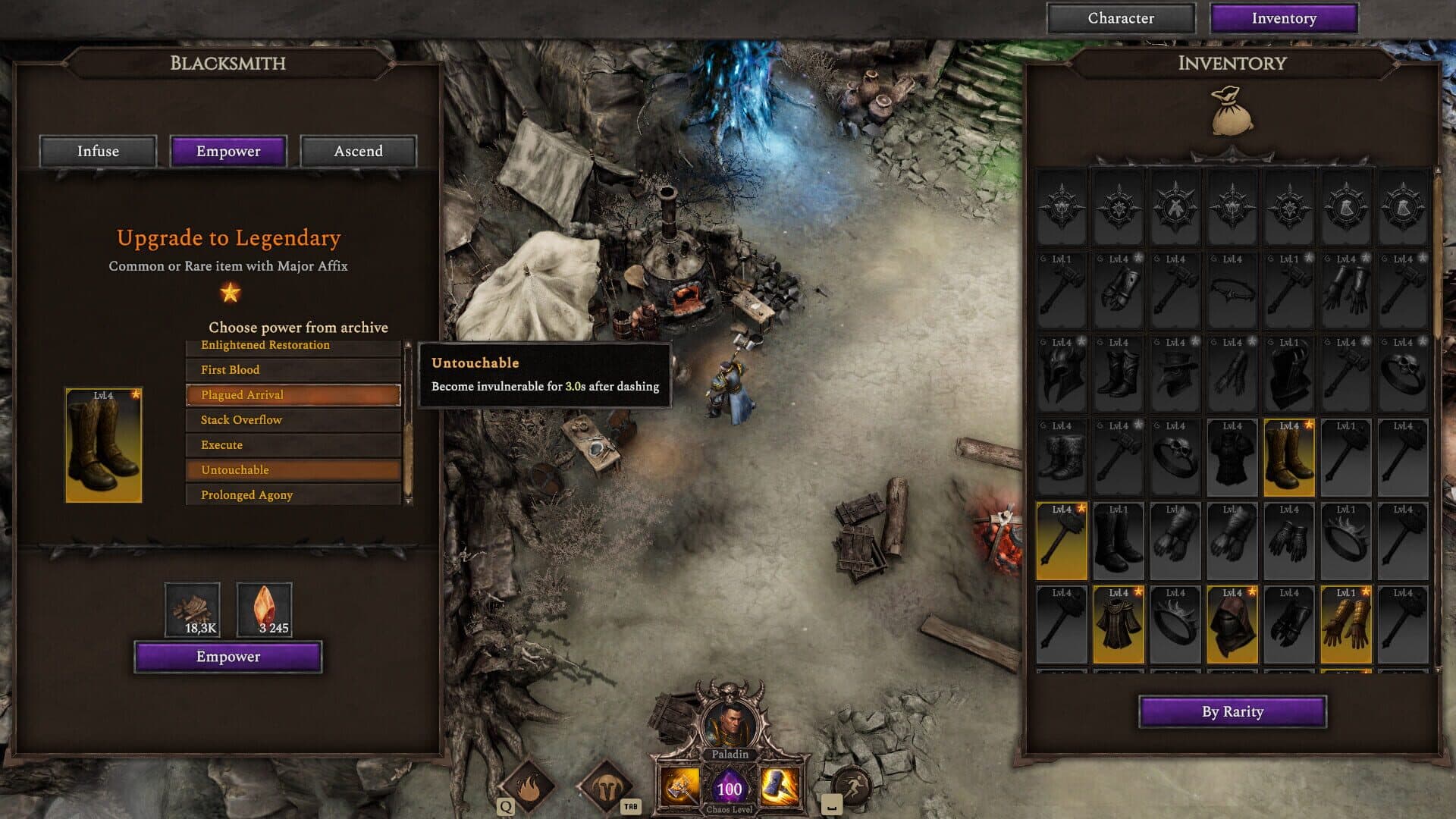The width and height of the screenshot is (1456, 819).
Task: Choose the Execute power from the archive
Action: (x=293, y=444)
